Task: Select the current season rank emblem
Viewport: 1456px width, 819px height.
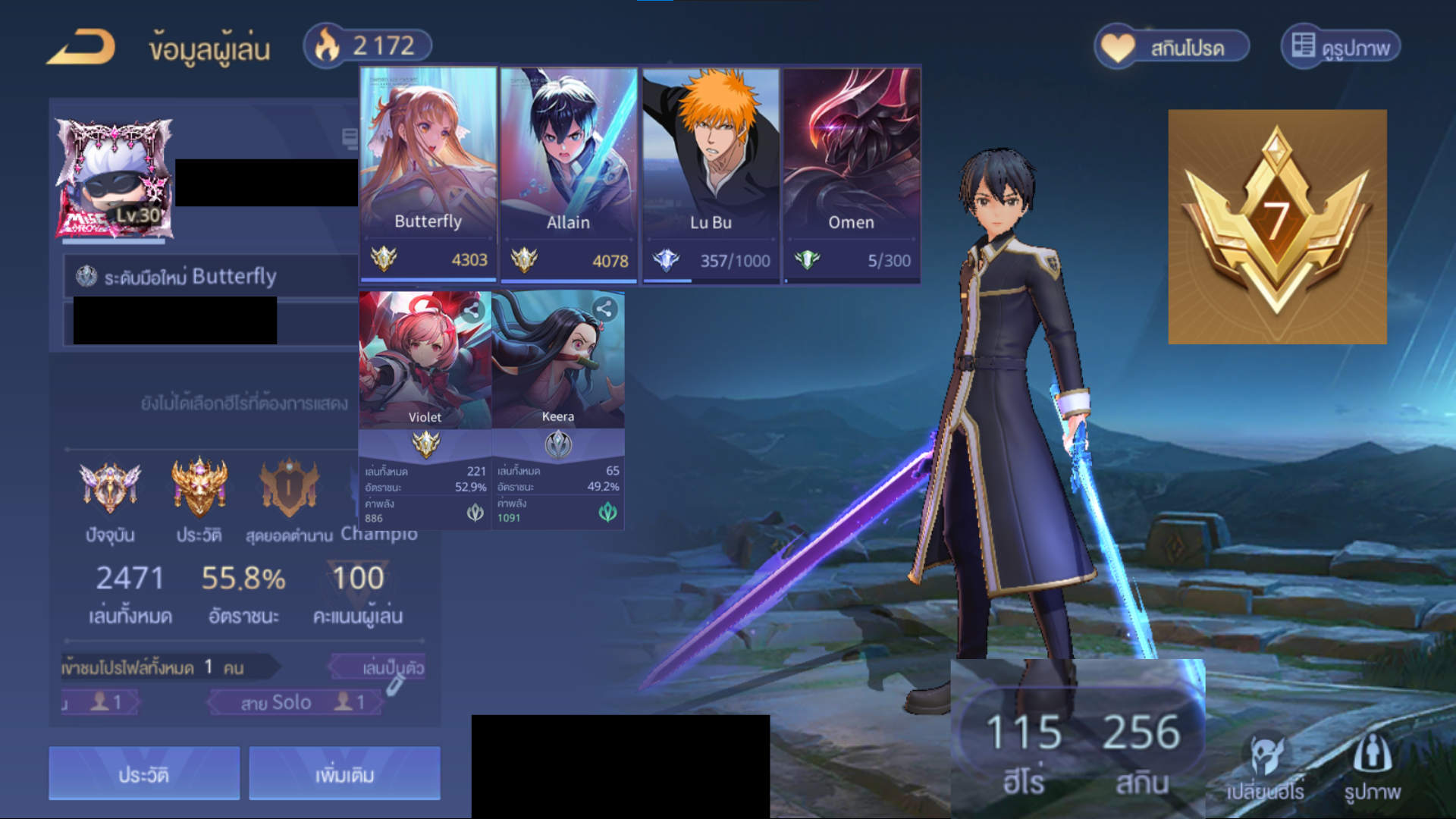Action: coord(110,489)
